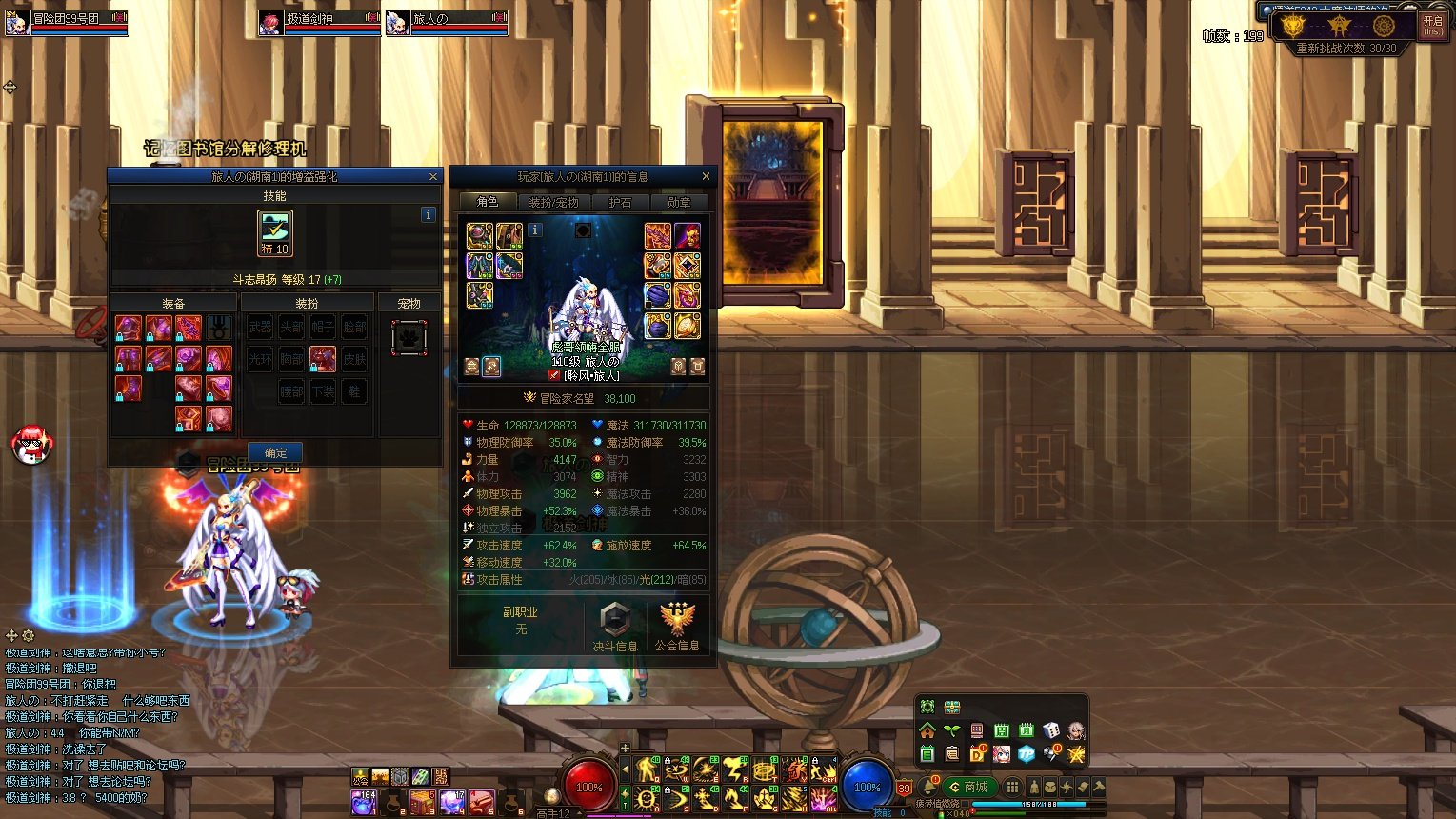Viewport: 1456px width, 819px height.
Task: Close the buff enhancement window
Action: tap(433, 176)
